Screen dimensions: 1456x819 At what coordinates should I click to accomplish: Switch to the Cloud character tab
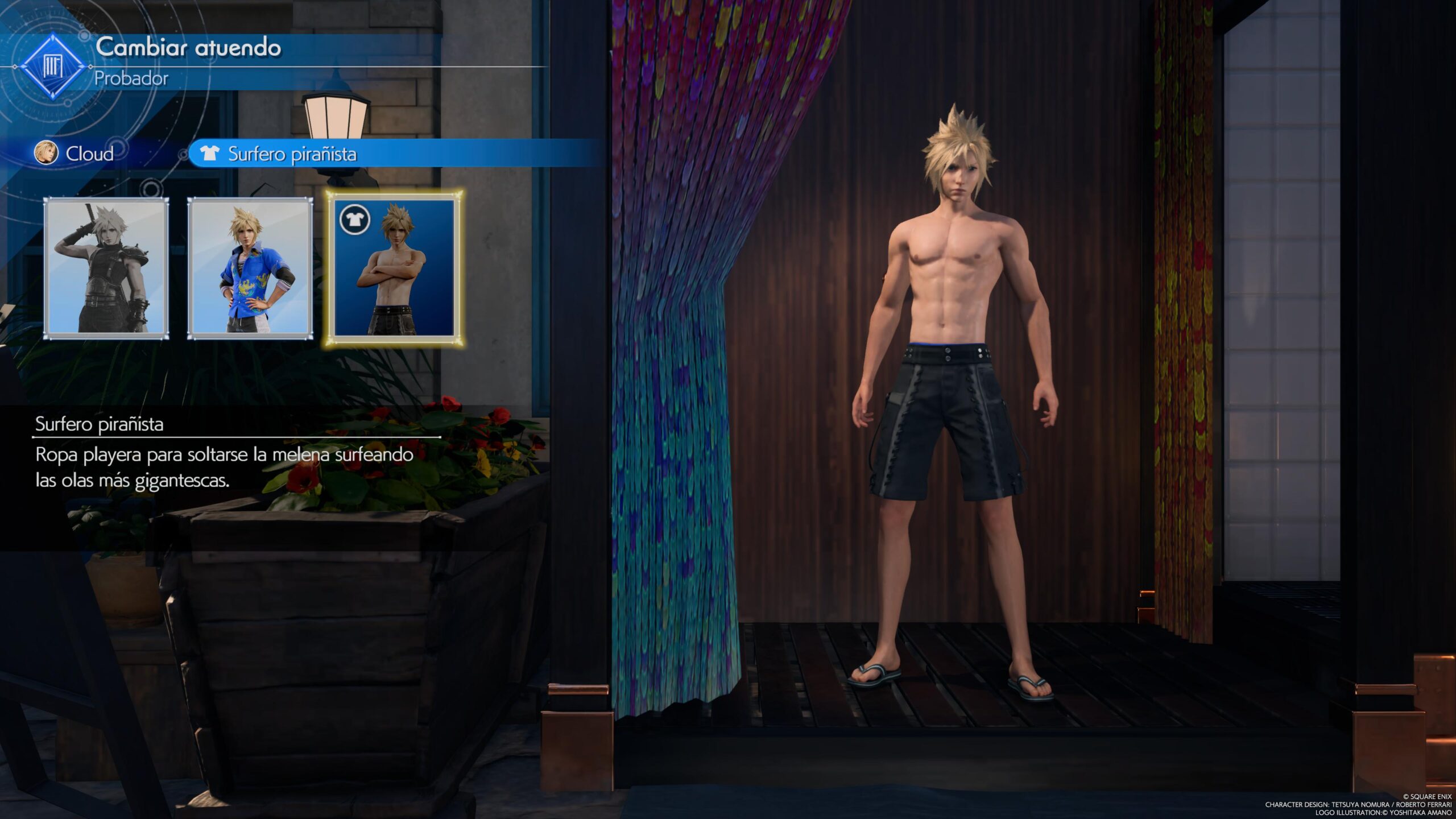pyautogui.click(x=76, y=154)
